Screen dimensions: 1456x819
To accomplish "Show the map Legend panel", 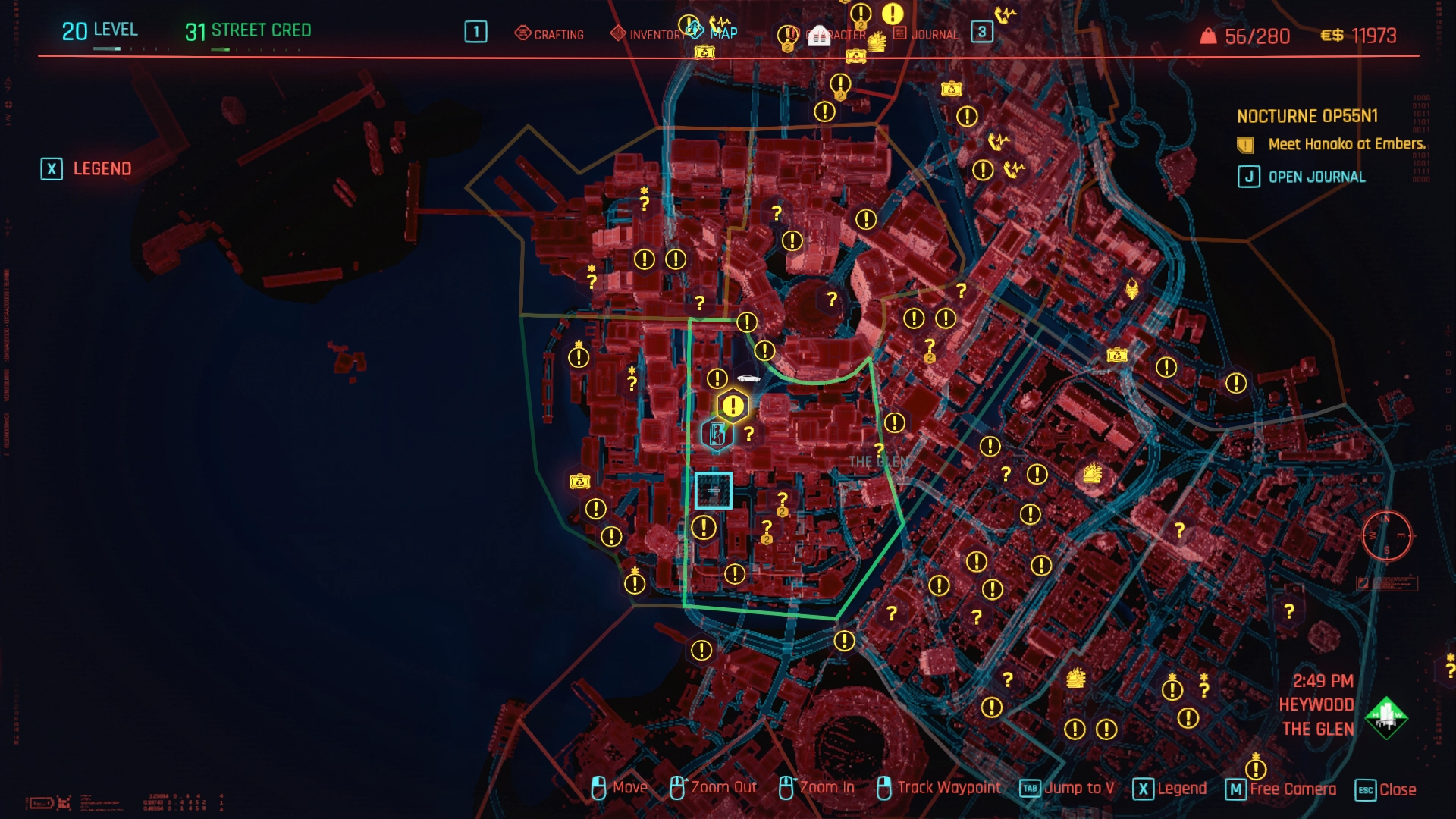I will (86, 168).
